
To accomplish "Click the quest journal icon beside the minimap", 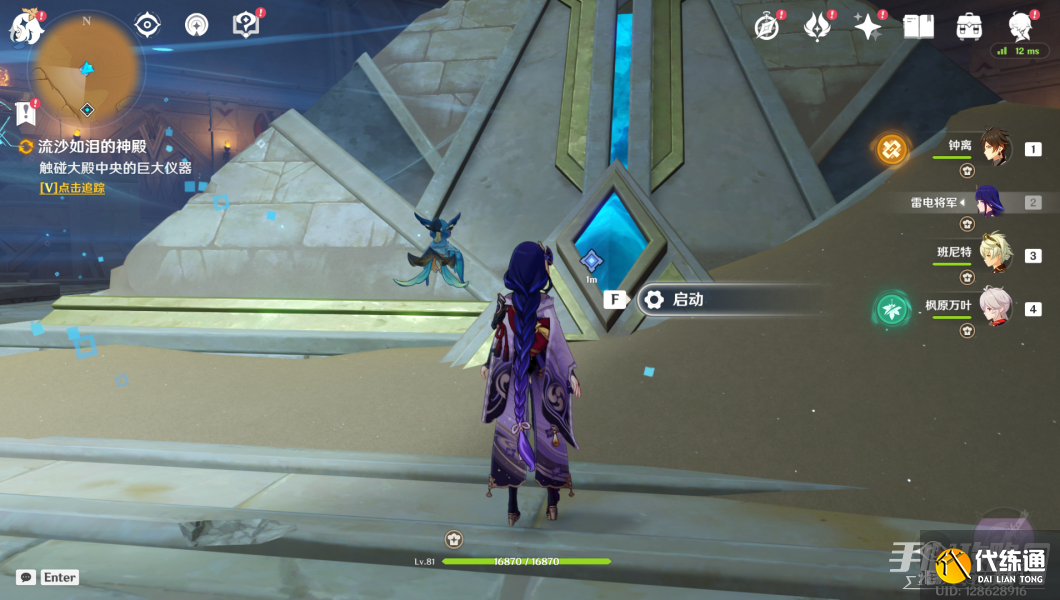I will click(26, 112).
